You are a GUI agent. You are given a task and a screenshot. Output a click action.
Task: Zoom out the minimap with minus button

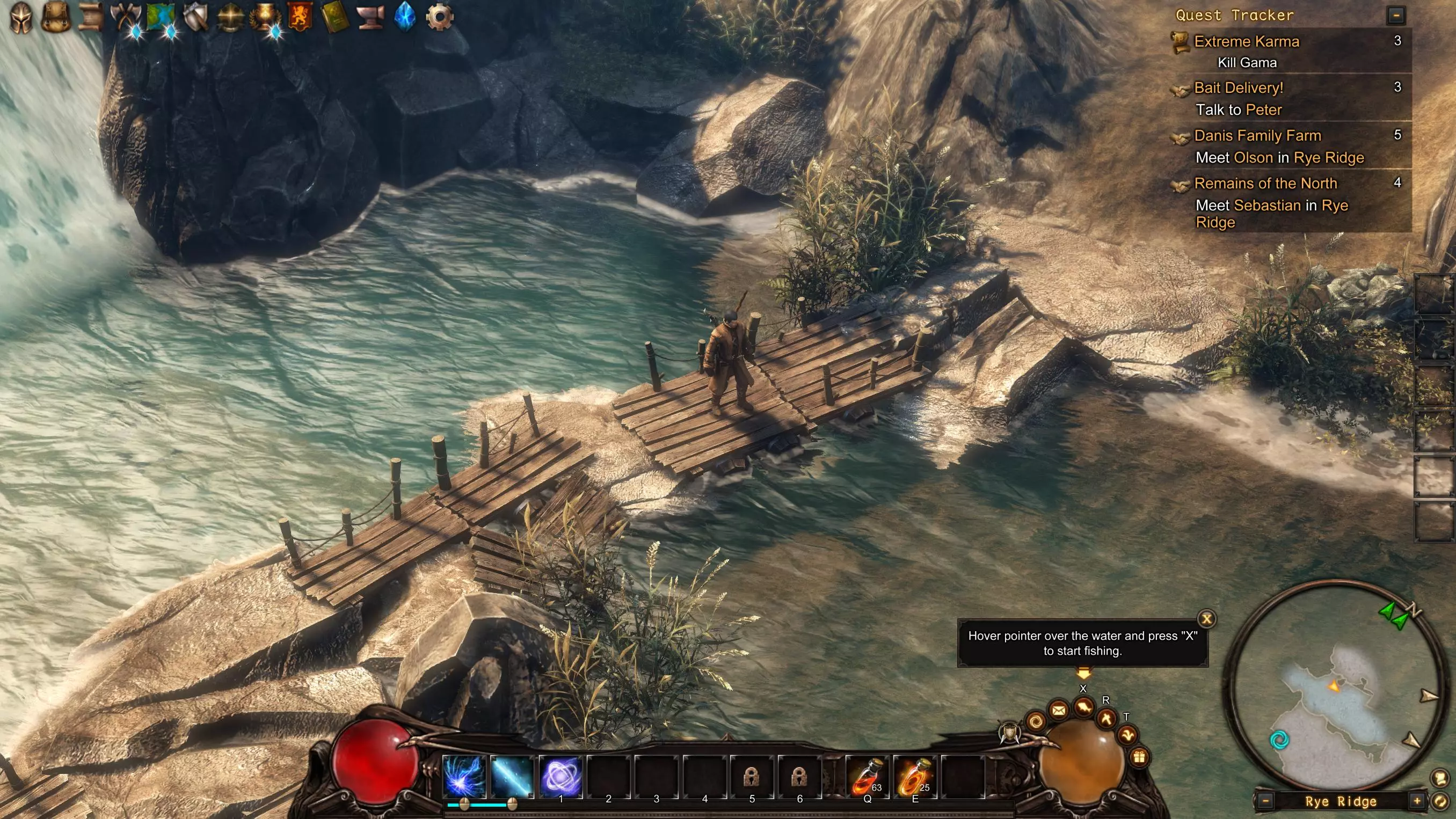coord(1265,801)
